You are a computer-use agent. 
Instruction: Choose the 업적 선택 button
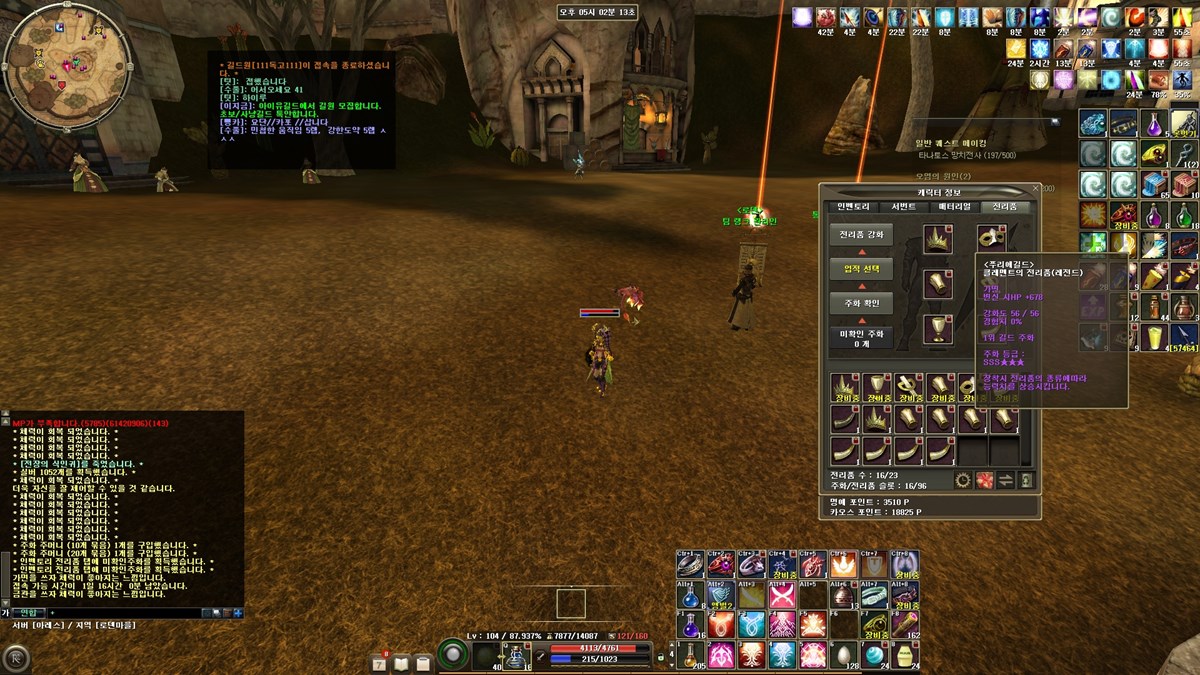pos(860,269)
